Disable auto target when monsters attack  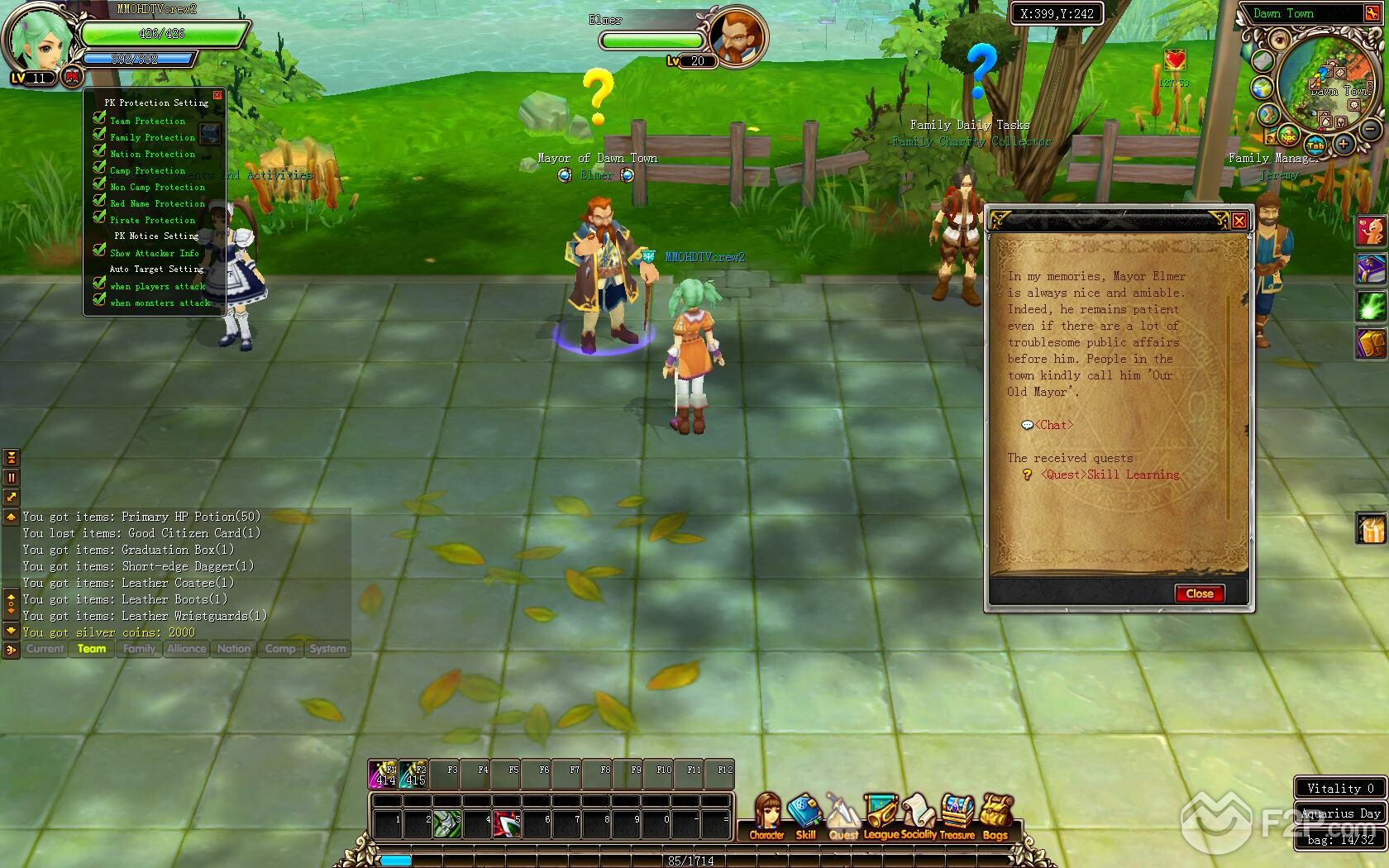[x=99, y=302]
